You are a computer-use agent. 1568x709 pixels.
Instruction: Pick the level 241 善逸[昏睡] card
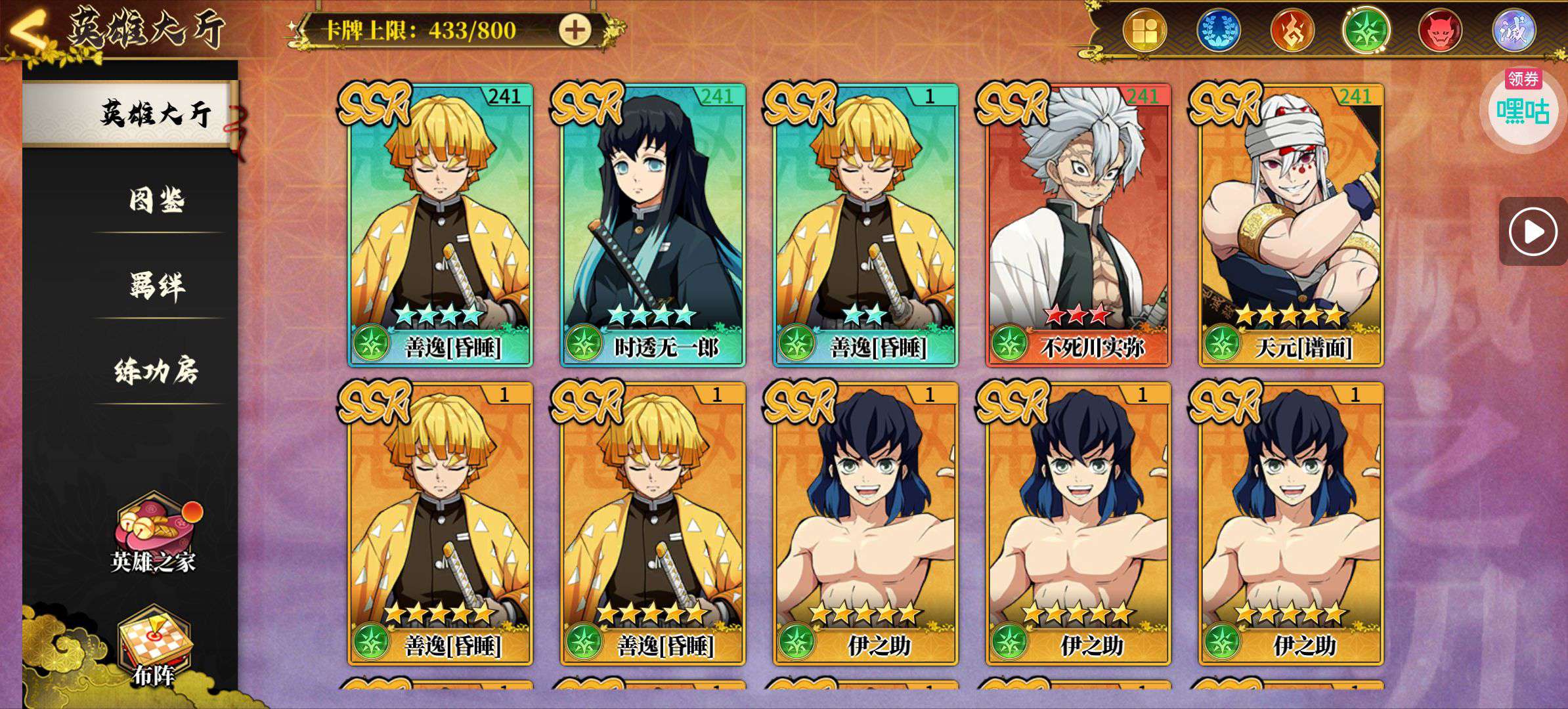tap(440, 225)
